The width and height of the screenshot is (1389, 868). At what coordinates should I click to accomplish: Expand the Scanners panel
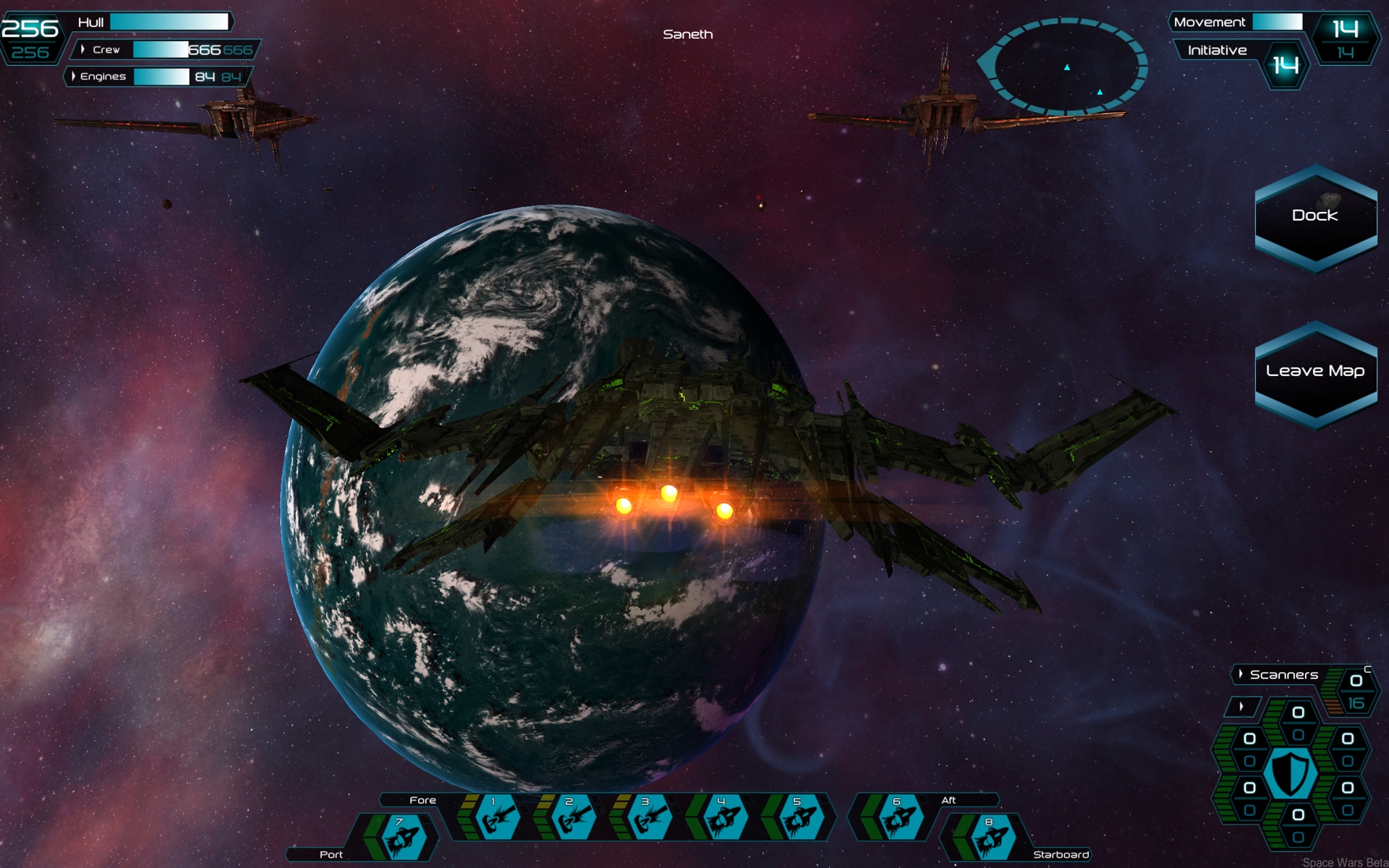click(1242, 673)
